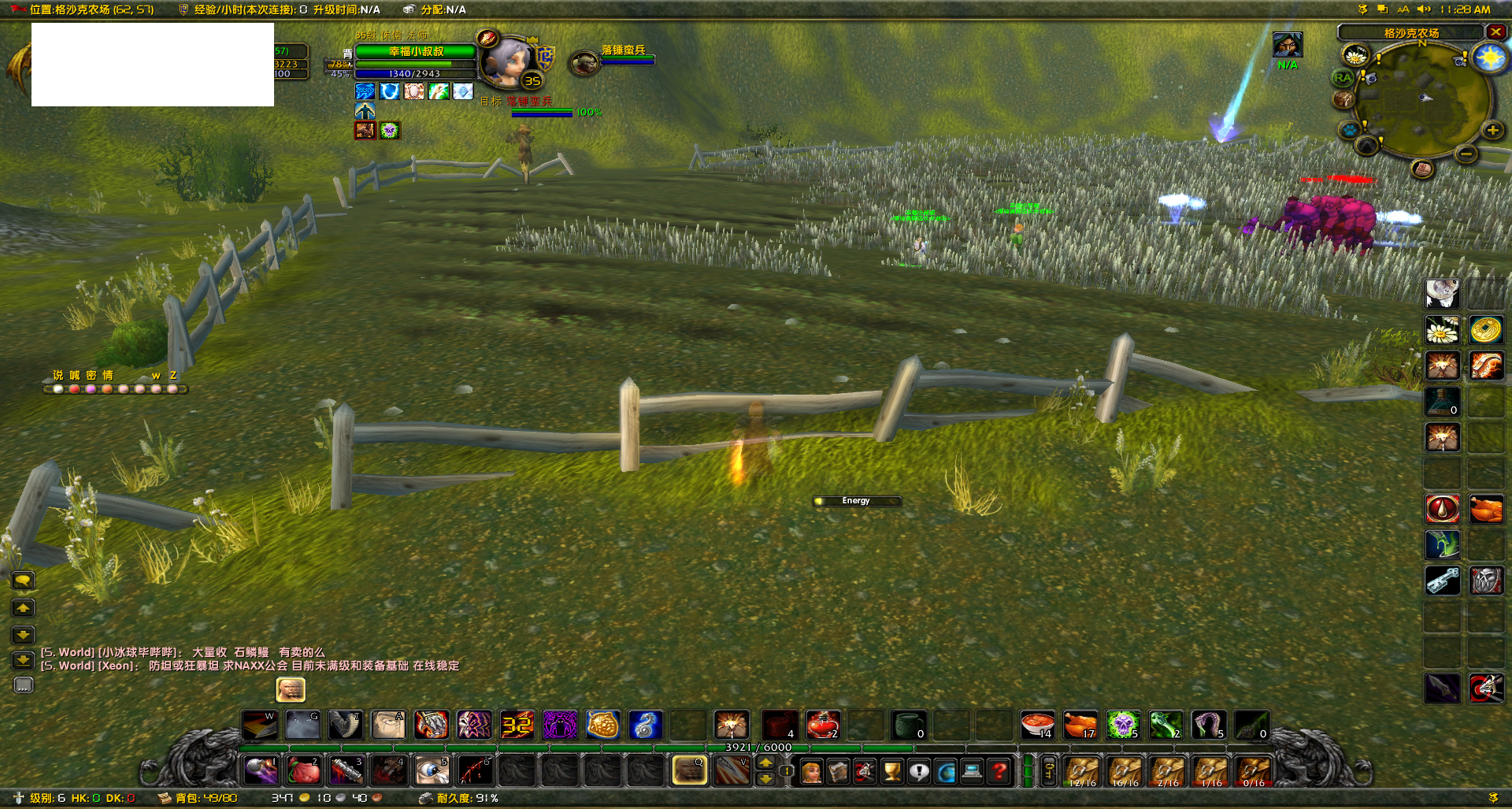Click the red color swatch under 喊

74,391
